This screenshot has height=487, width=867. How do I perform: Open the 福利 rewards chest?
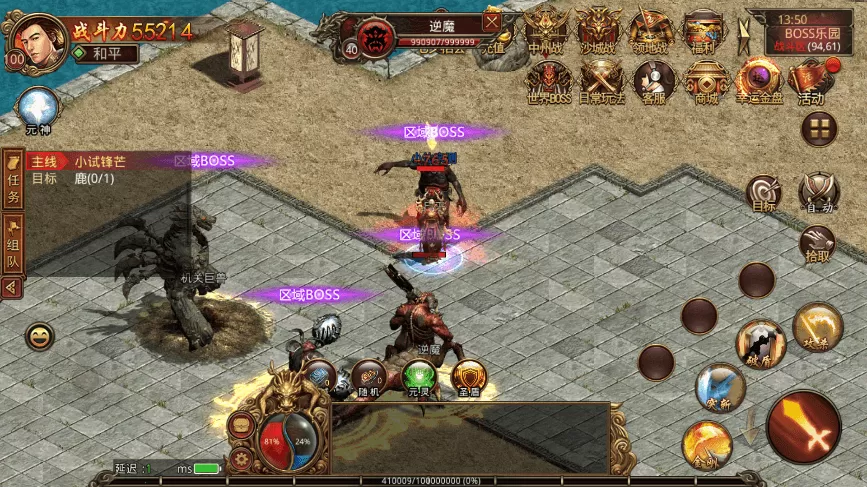point(705,28)
